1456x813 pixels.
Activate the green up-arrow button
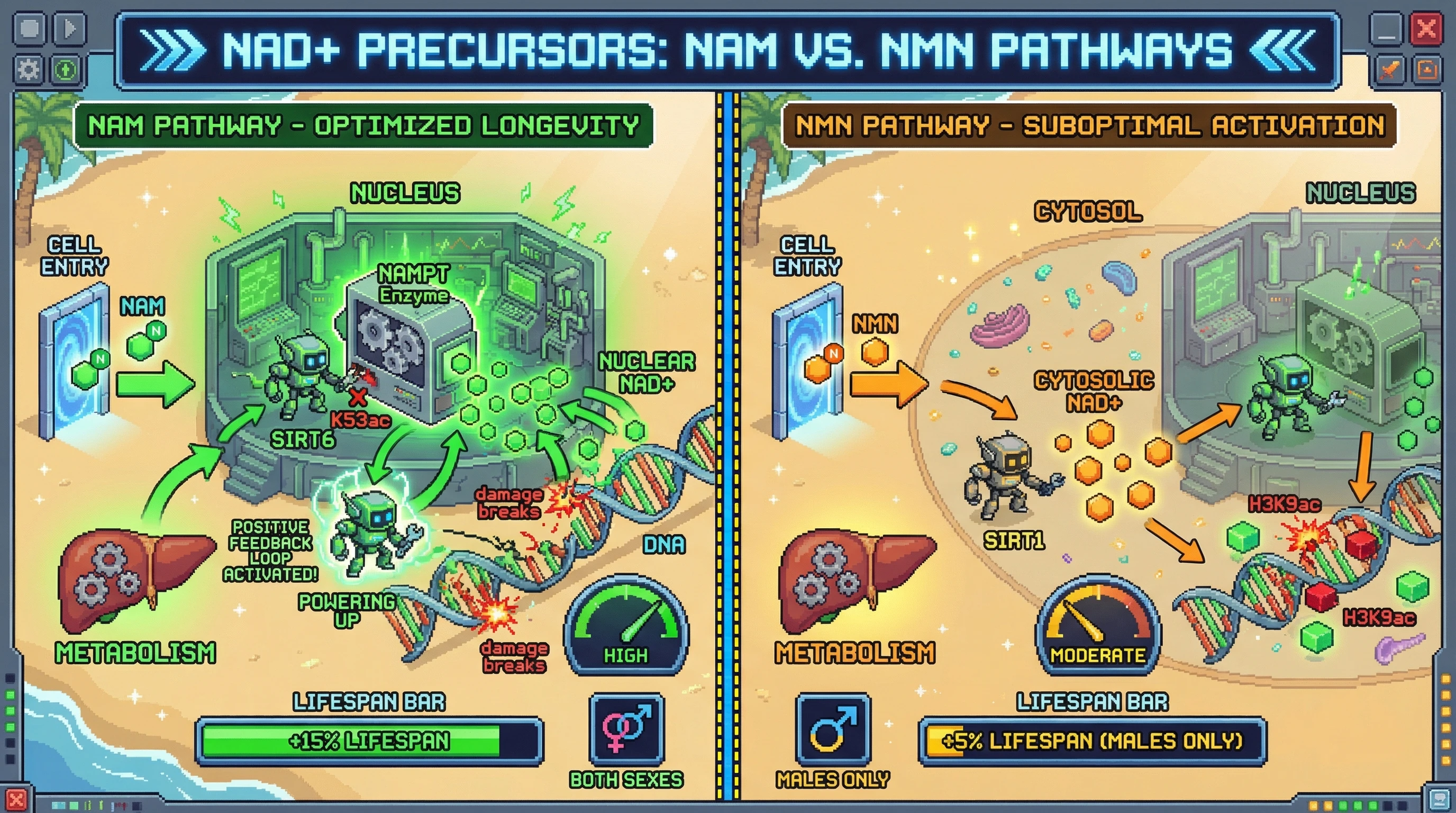[67, 70]
